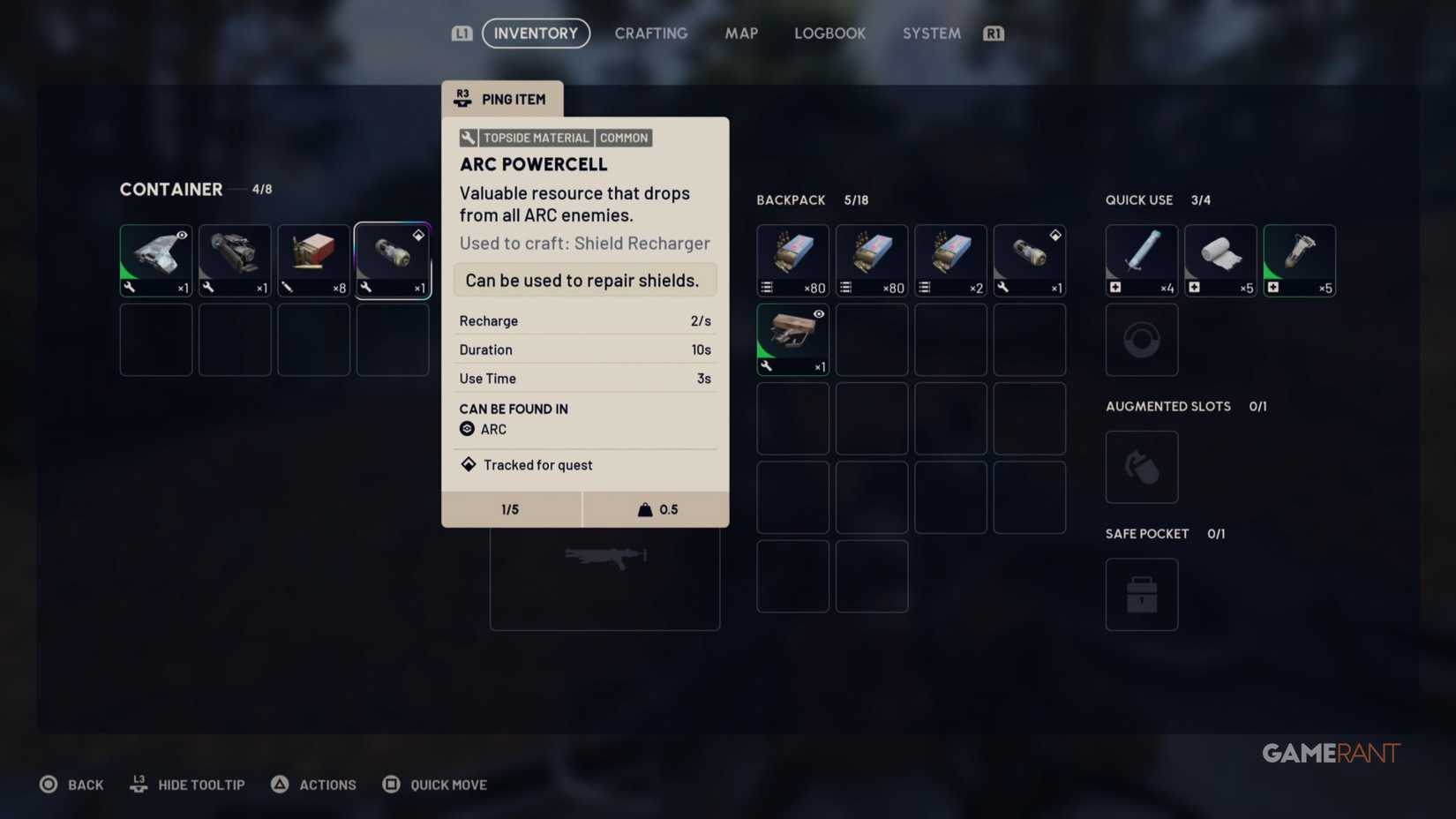Select the red ammo crate stack of 8
The image size is (1456, 819).
pyautogui.click(x=313, y=259)
